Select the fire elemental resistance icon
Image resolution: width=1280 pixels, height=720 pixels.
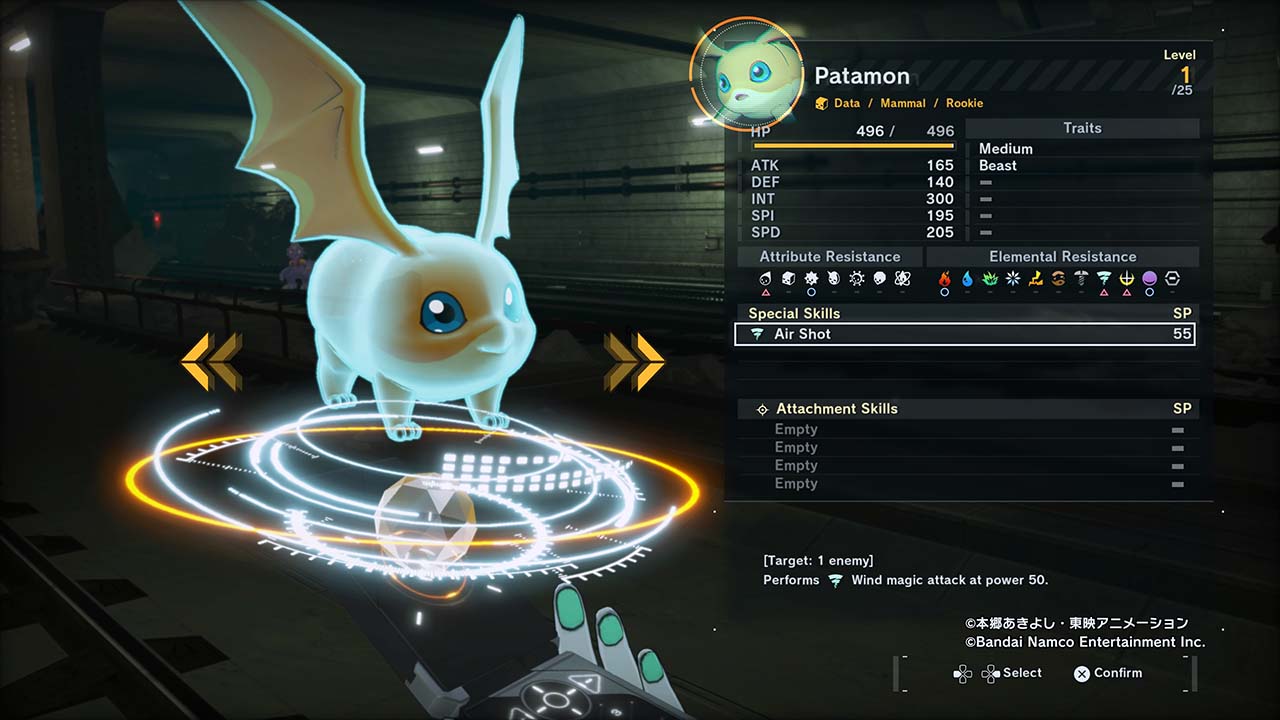[x=944, y=279]
